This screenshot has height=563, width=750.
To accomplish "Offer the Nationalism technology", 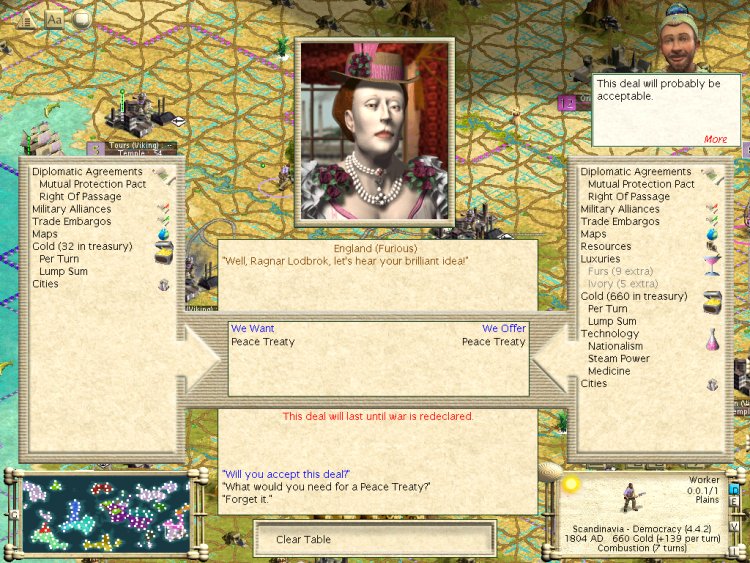I will click(615, 346).
